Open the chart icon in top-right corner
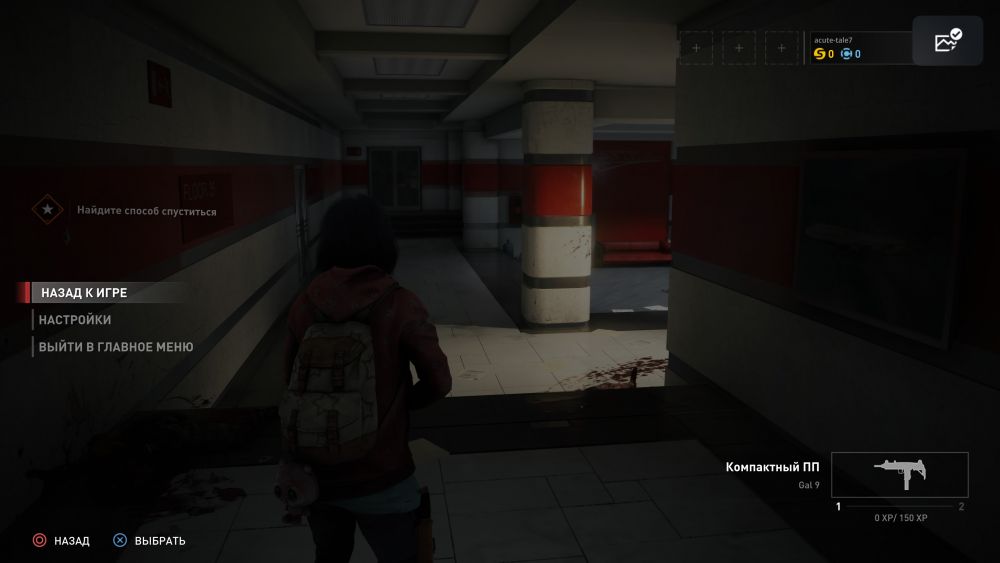 click(947, 41)
